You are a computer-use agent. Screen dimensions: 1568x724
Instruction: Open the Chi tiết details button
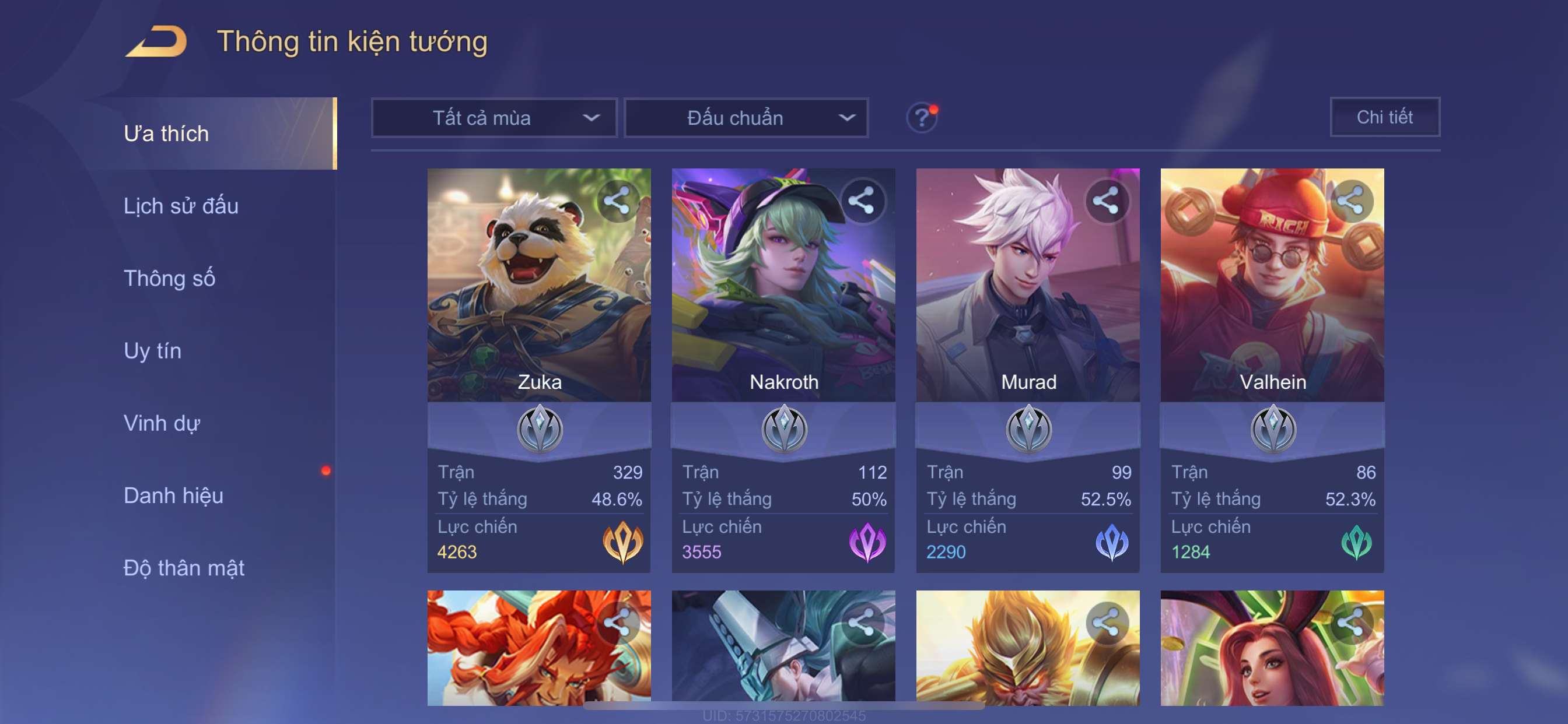(1384, 117)
